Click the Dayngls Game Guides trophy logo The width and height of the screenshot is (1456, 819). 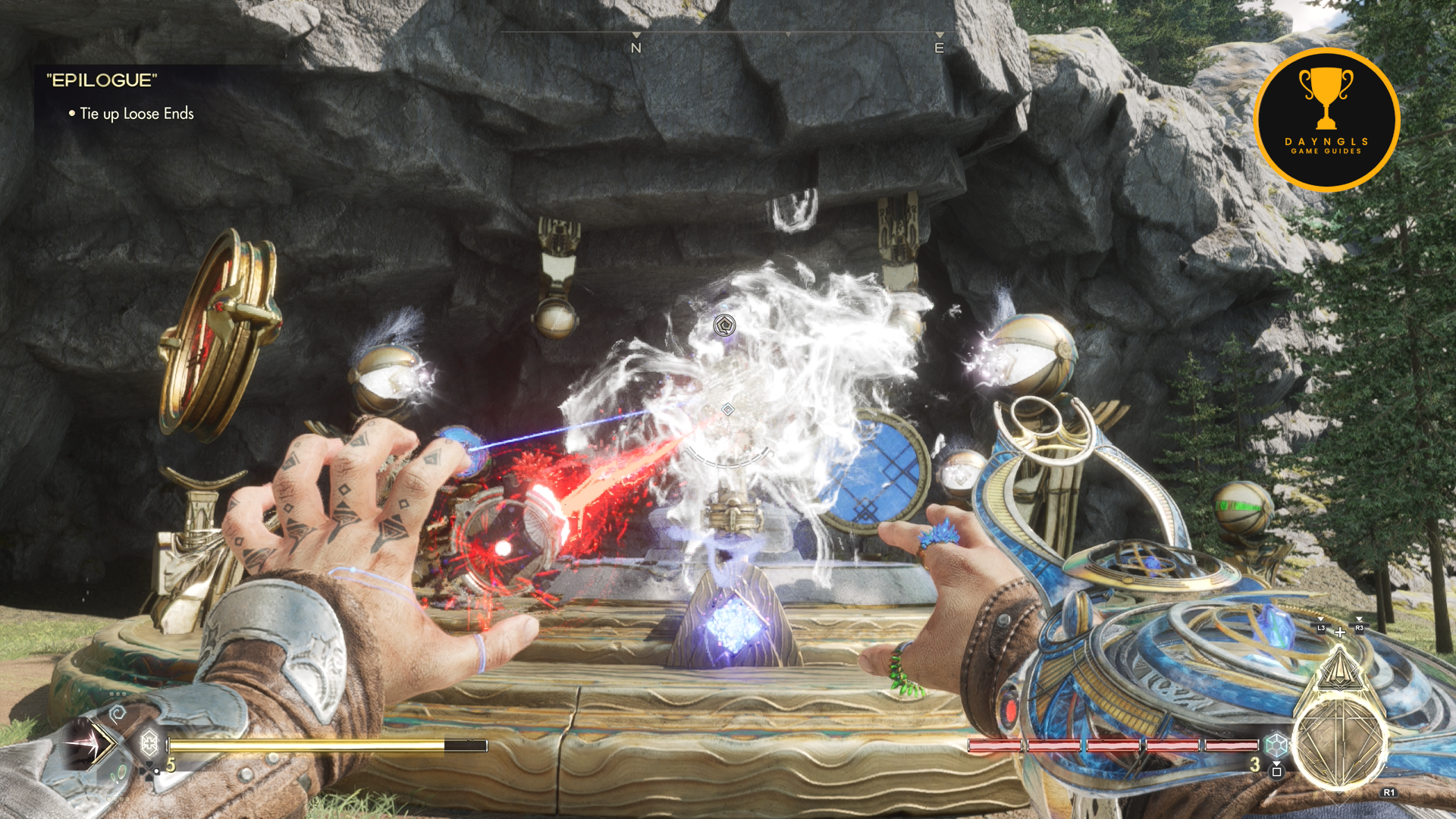tap(1326, 119)
